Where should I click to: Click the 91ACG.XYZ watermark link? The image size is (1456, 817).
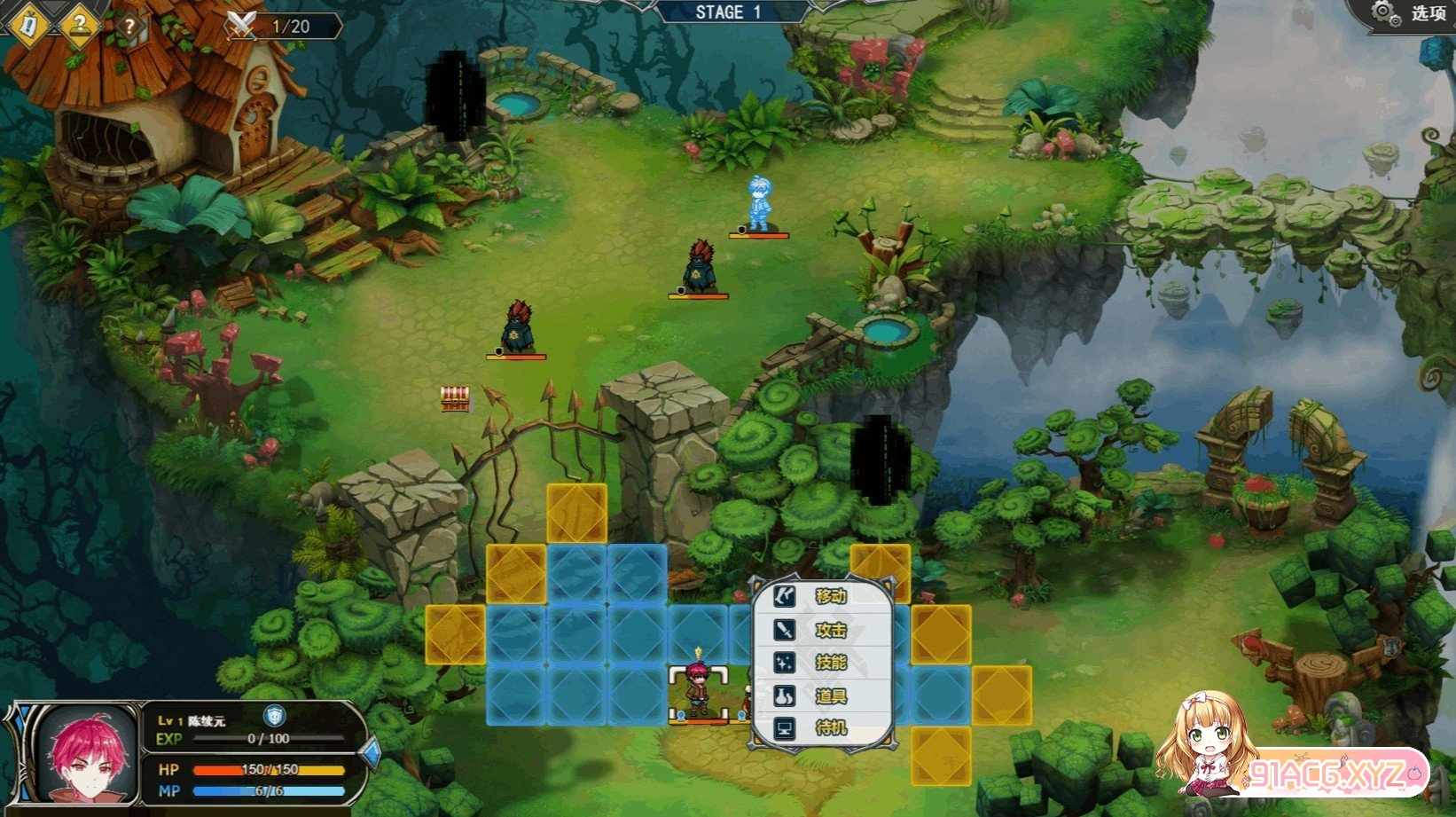tap(1335, 774)
